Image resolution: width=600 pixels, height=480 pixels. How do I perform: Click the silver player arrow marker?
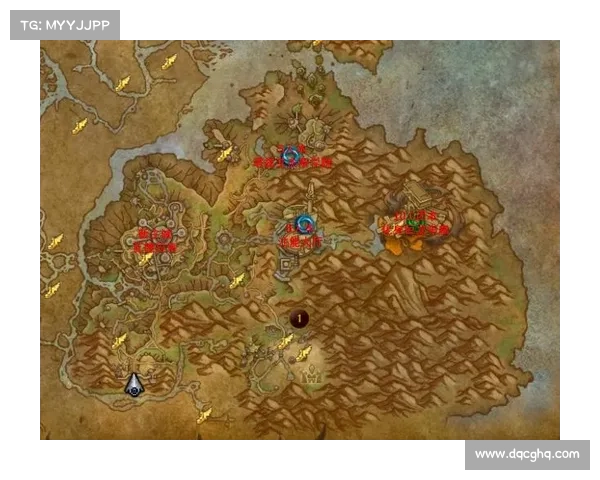134,385
